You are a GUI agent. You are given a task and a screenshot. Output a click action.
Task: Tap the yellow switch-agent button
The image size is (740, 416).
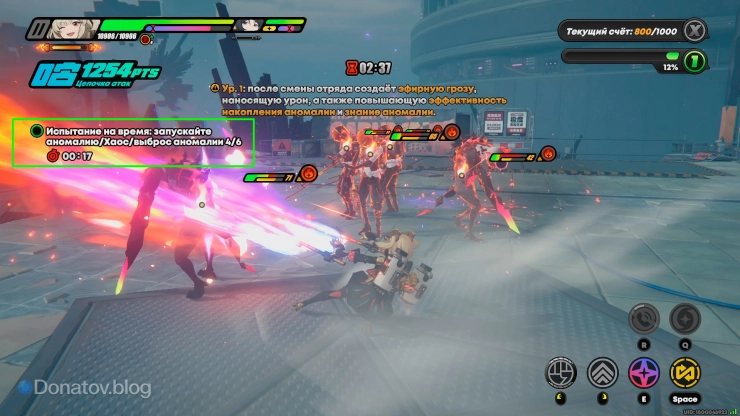683,373
